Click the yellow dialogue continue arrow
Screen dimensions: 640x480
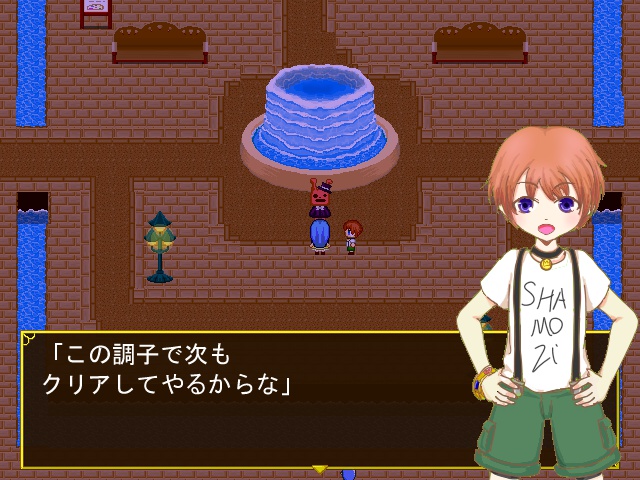point(320,467)
